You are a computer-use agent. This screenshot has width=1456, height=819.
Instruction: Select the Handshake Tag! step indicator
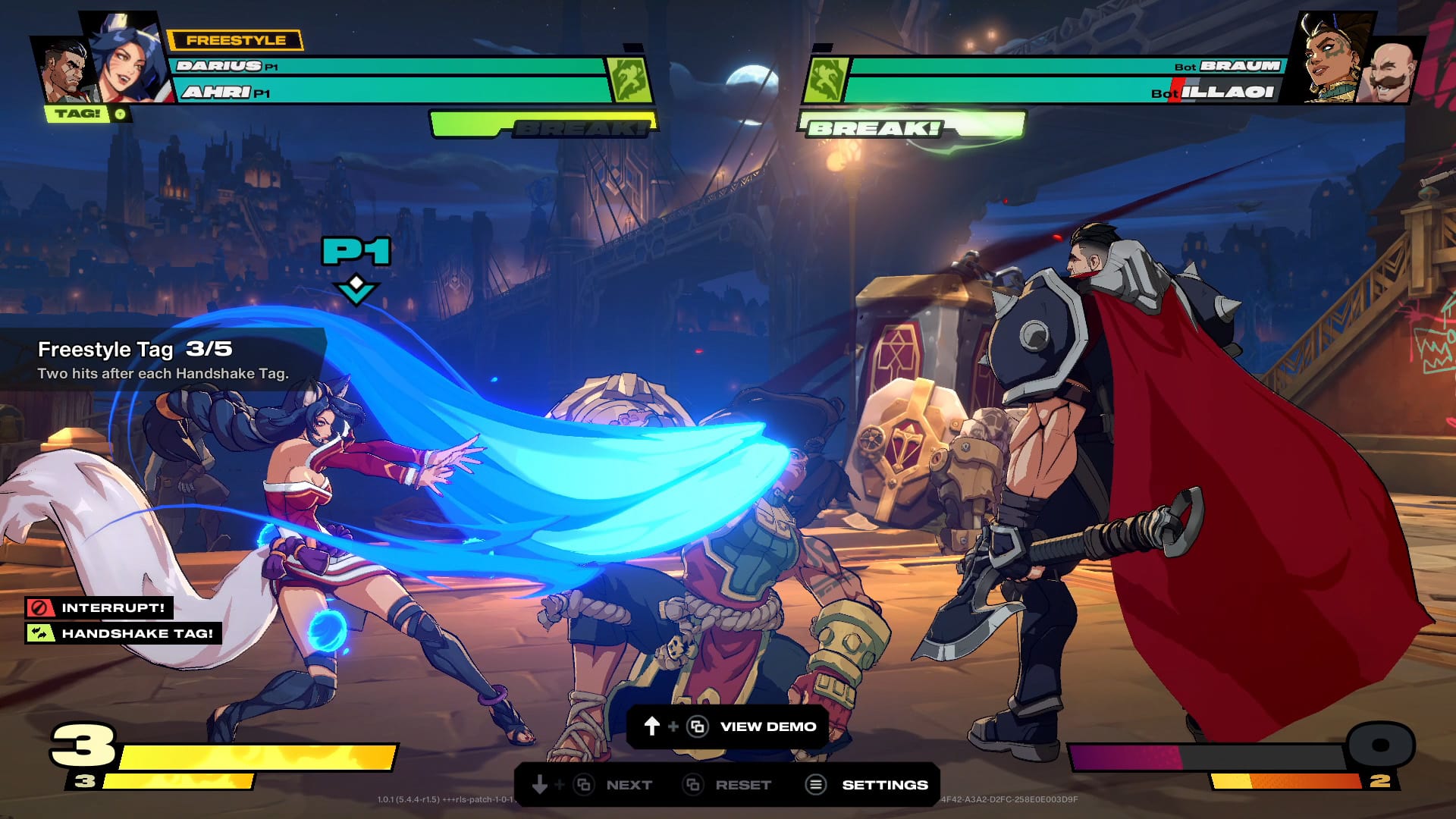123,633
